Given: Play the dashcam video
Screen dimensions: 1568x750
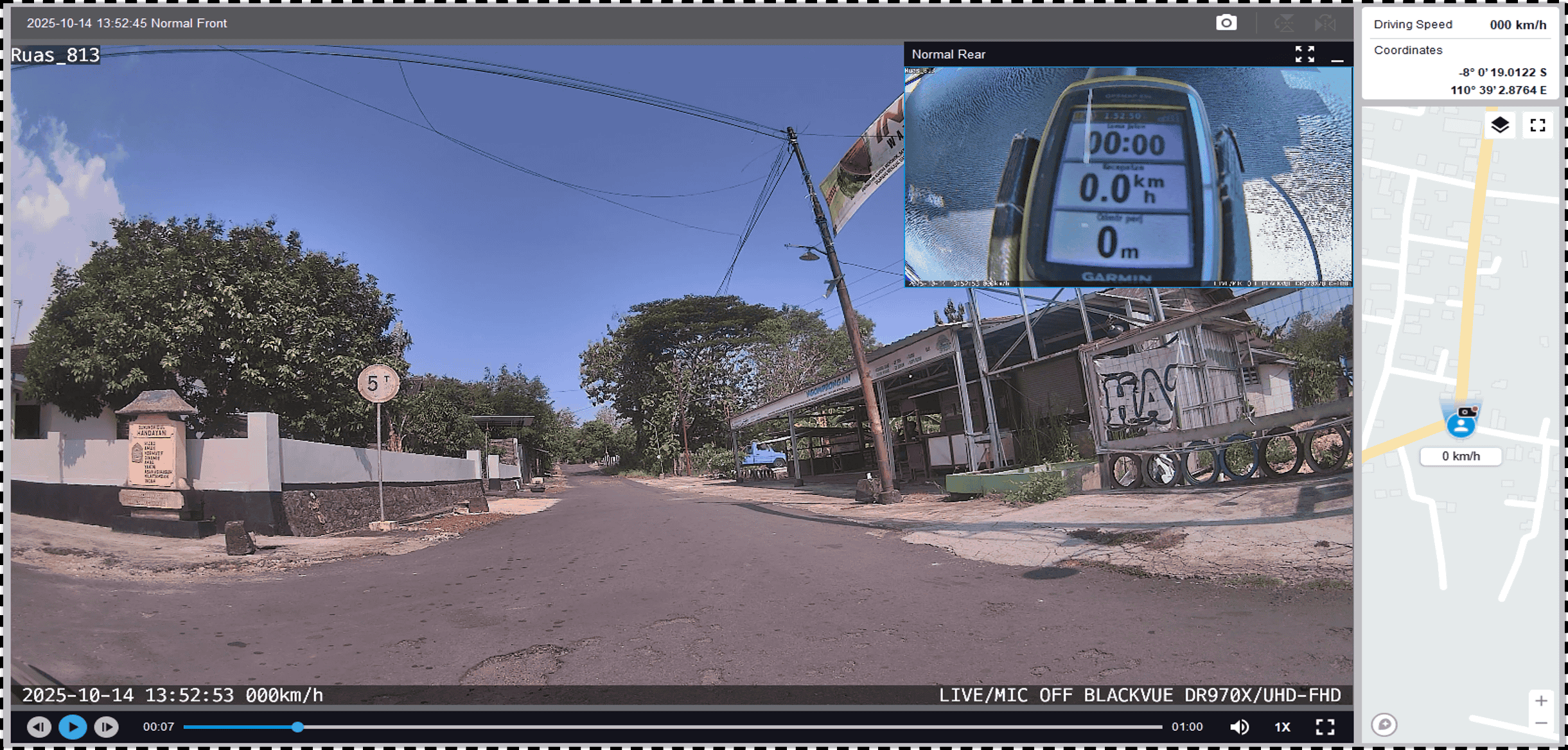Looking at the screenshot, I should click(x=73, y=727).
